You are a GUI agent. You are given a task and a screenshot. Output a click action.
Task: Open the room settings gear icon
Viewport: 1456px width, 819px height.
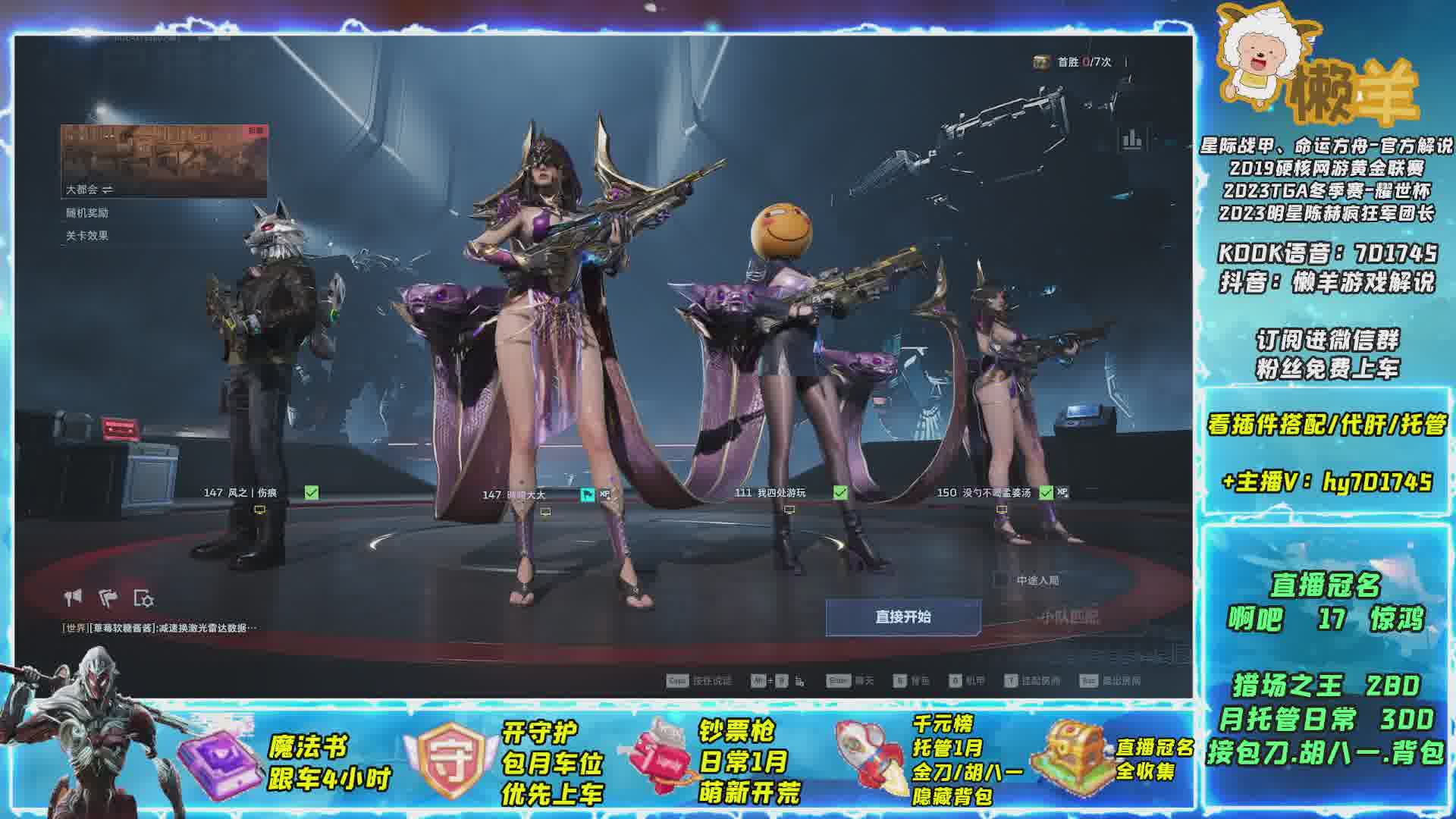click(143, 598)
